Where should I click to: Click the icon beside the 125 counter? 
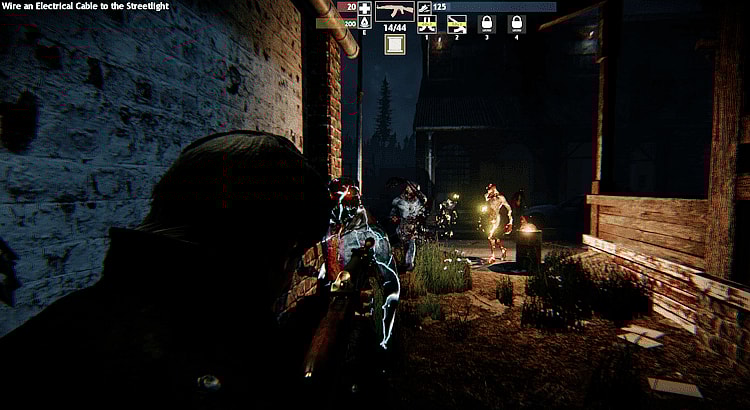[x=424, y=7]
